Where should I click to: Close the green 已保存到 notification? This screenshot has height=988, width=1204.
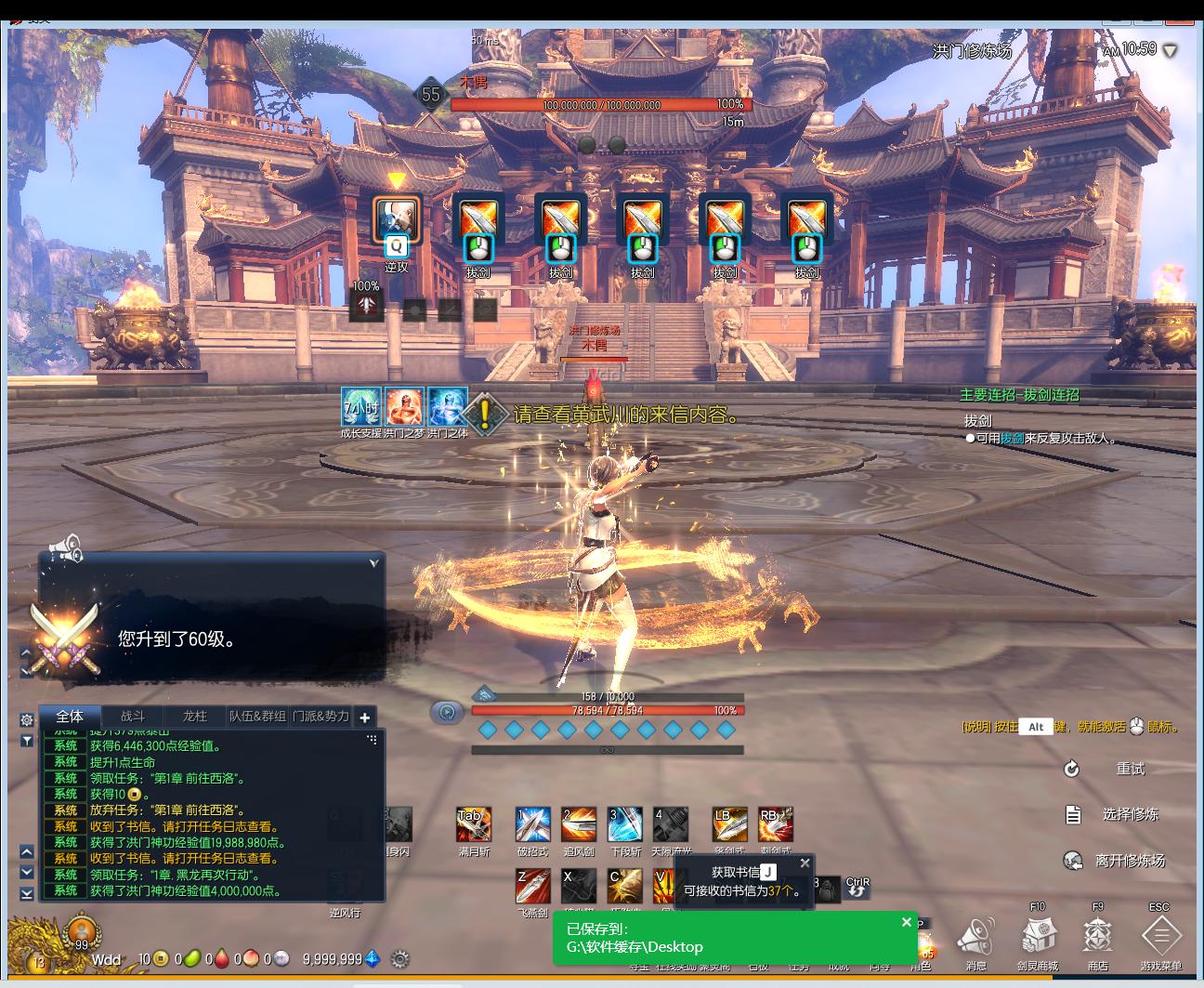(907, 922)
